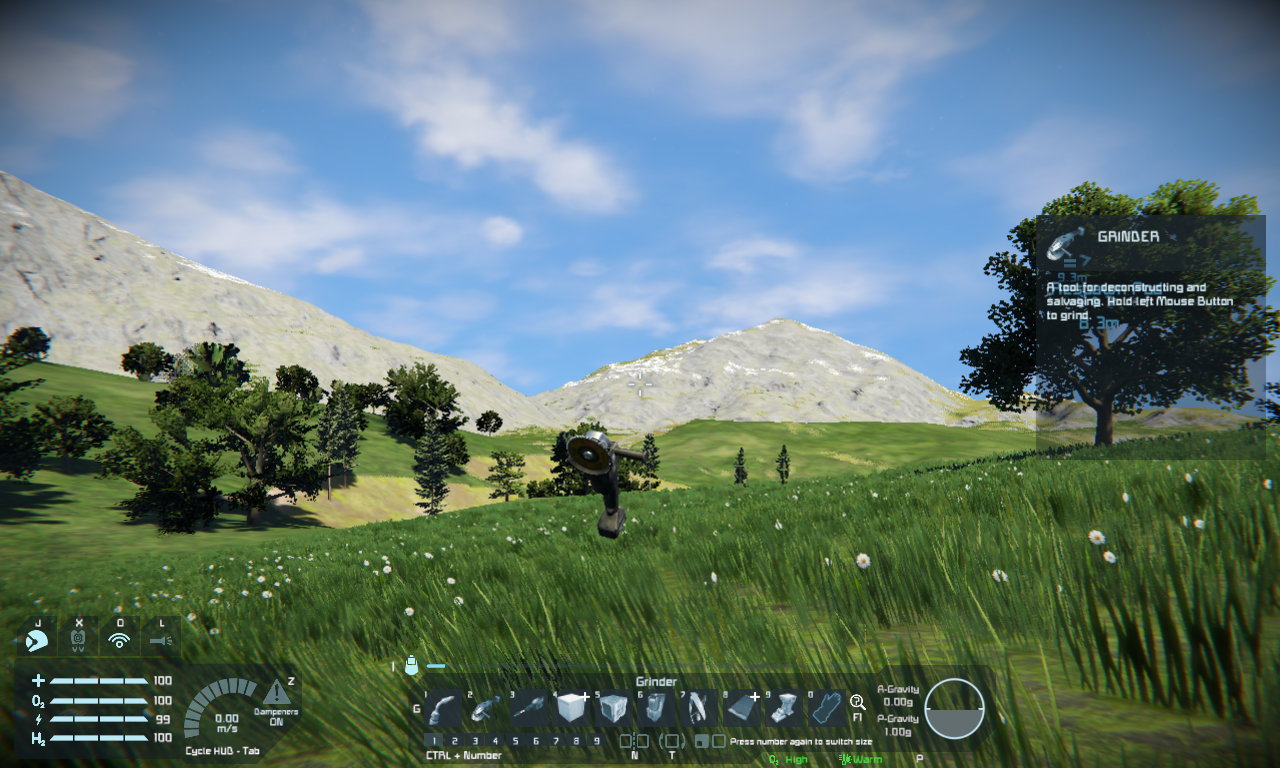The image size is (1280, 768).
Task: Choose the white armor cube in slot 4
Action: coord(571,709)
